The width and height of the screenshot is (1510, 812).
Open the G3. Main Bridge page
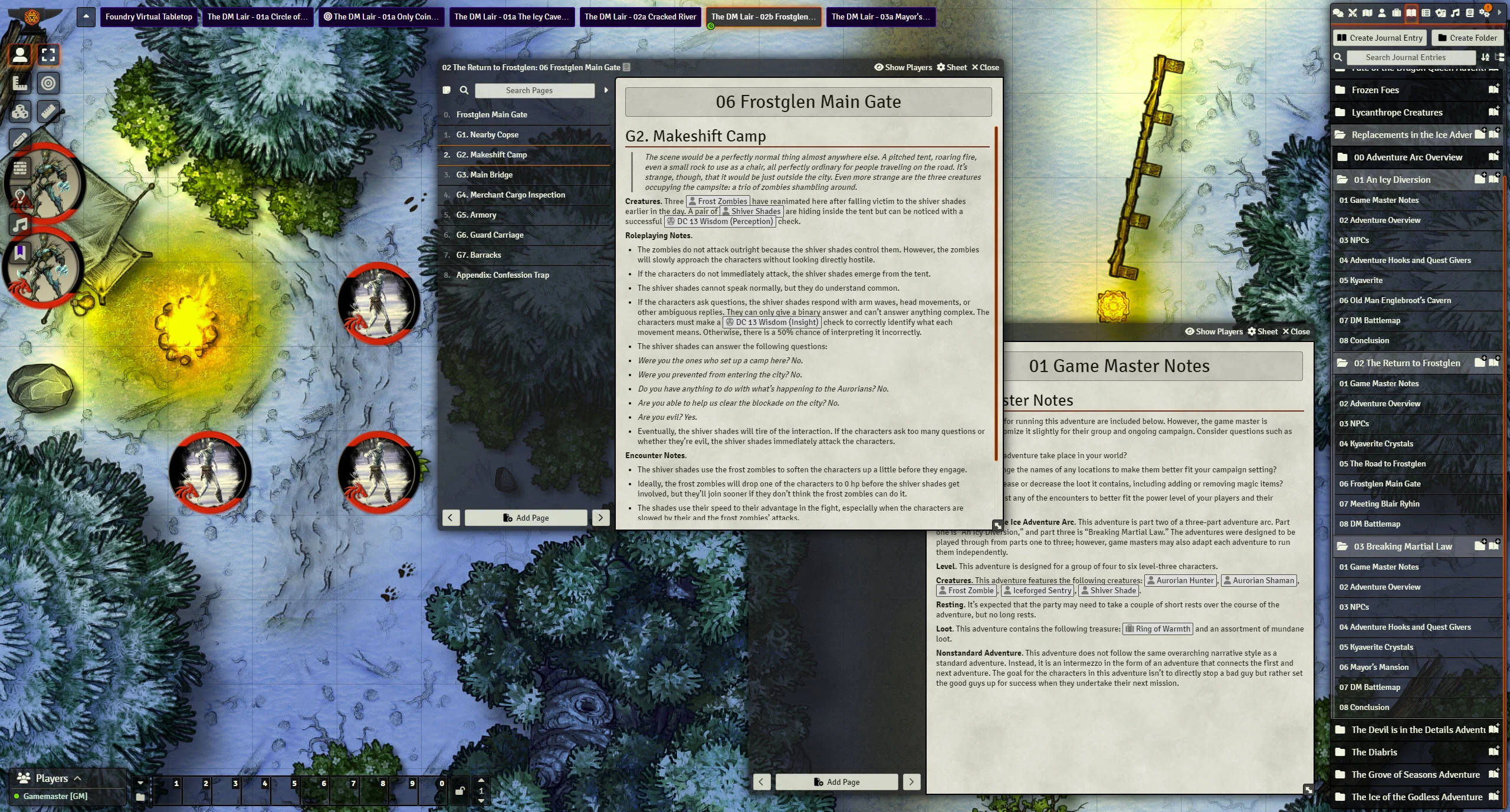pyautogui.click(x=484, y=175)
